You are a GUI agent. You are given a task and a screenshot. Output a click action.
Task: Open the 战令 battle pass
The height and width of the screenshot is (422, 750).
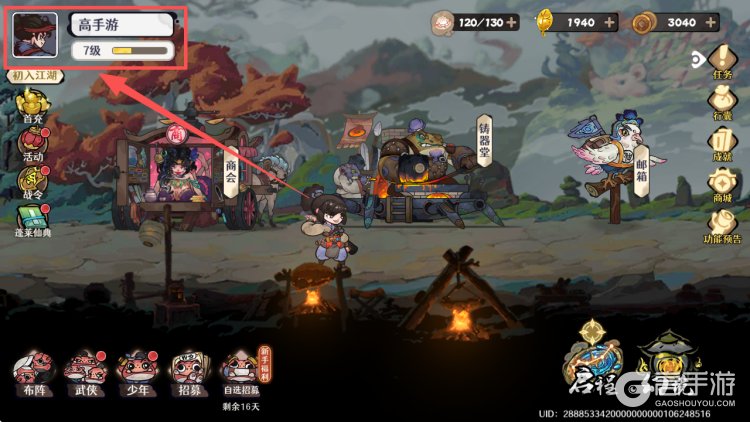pyautogui.click(x=33, y=181)
